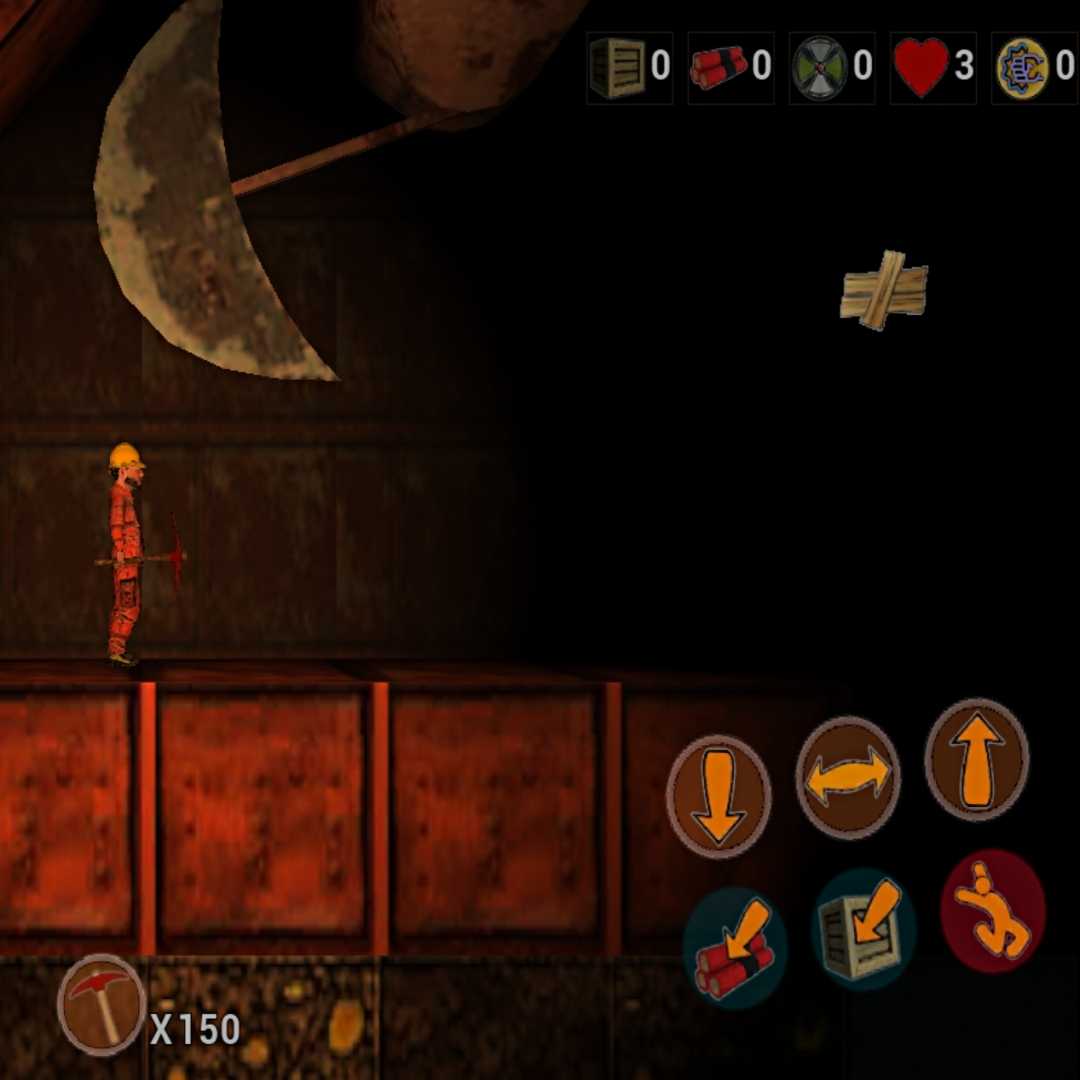Tap the up arrow button
This screenshot has height=1080, width=1080.
[x=976, y=760]
